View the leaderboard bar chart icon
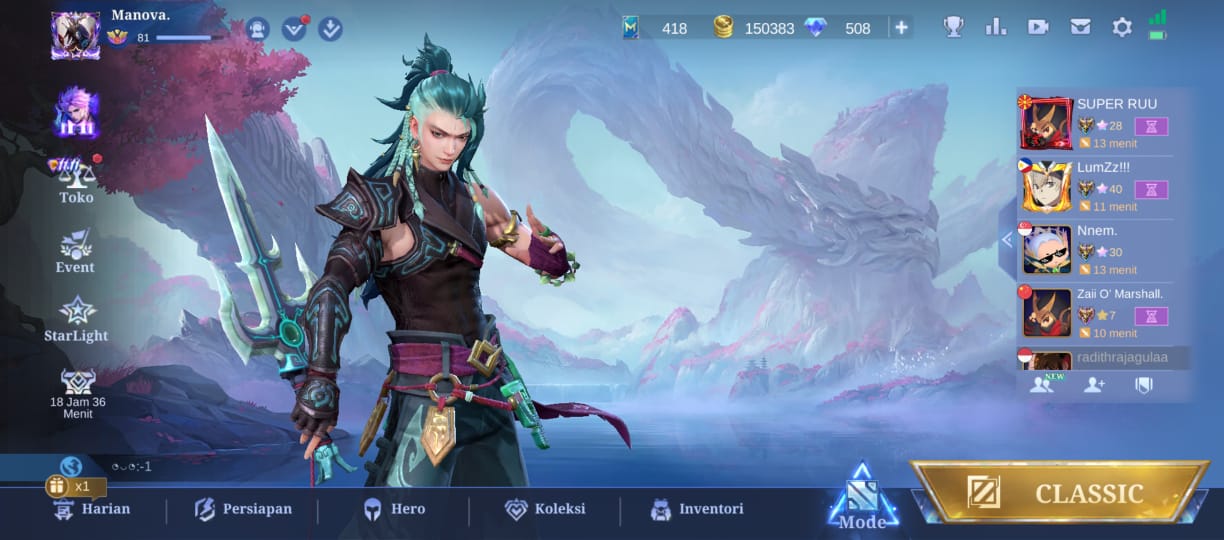Viewport: 1224px width, 540px height. tap(996, 28)
